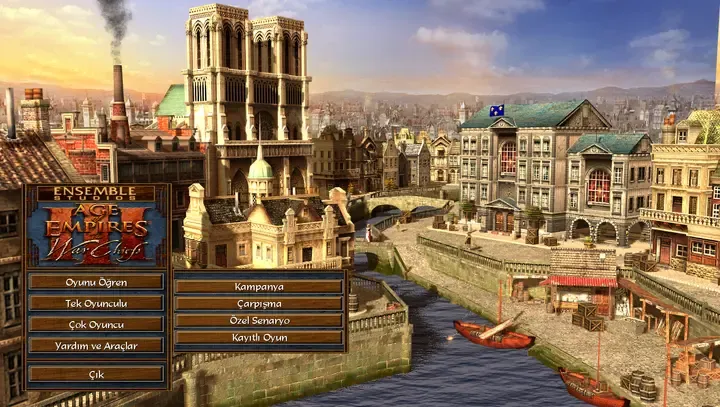Load a Kayıtlı Oyun
Viewport: 720px width, 407px height.
coord(259,338)
